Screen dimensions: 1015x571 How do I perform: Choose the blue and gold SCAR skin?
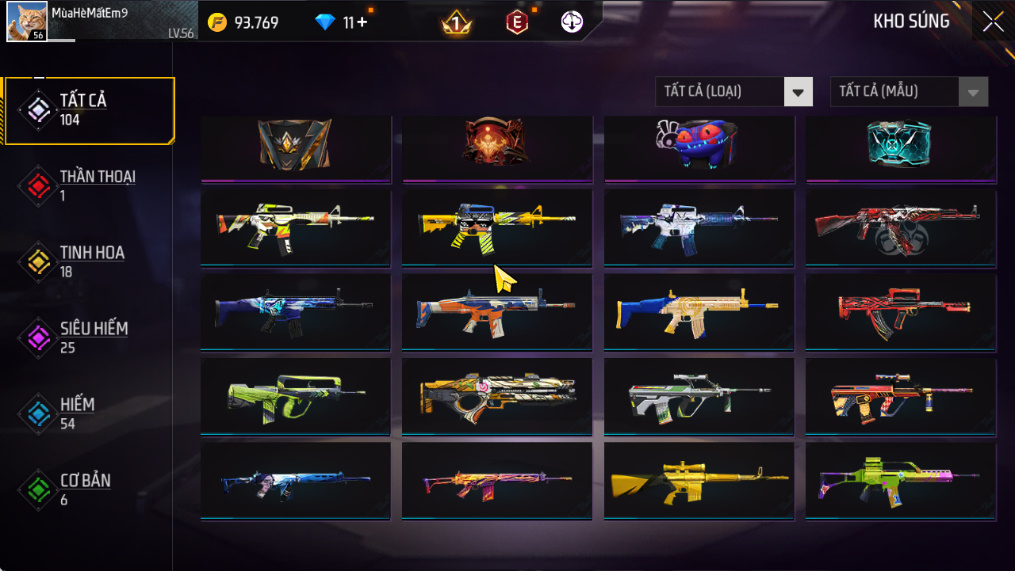point(699,311)
